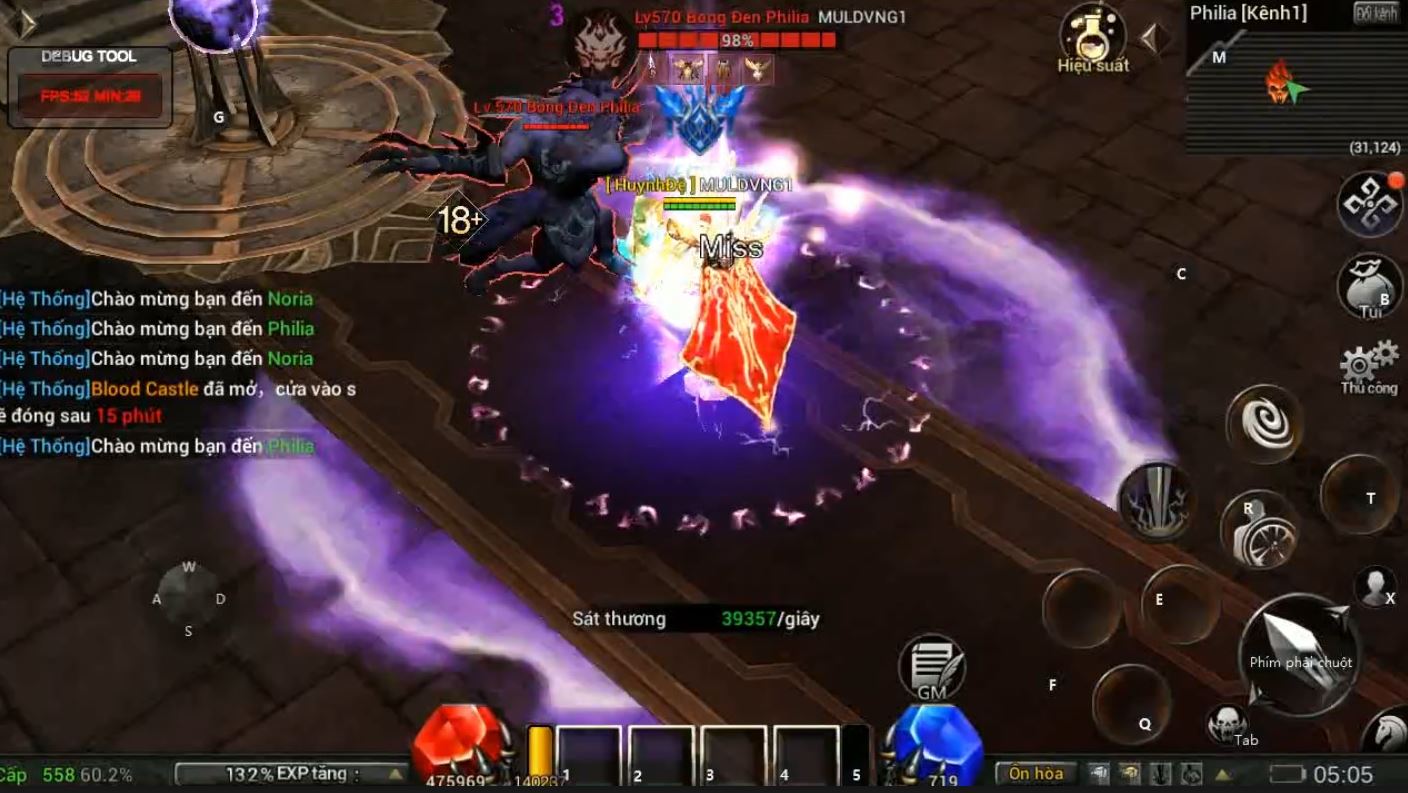Use the red health gem potion
Viewport: 1408px width, 793px height.
pyautogui.click(x=460, y=745)
